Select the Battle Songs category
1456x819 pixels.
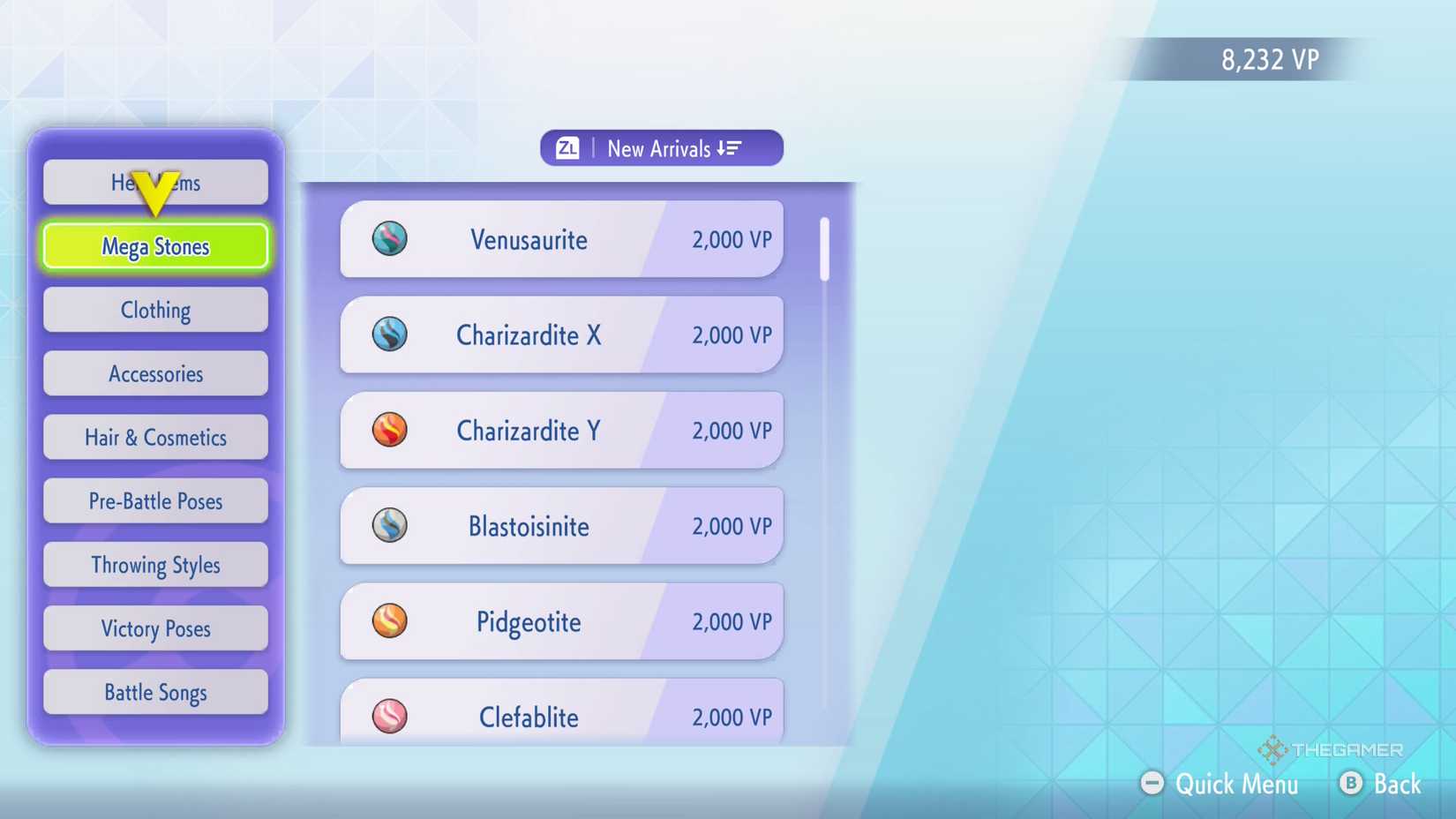pyautogui.click(x=154, y=692)
